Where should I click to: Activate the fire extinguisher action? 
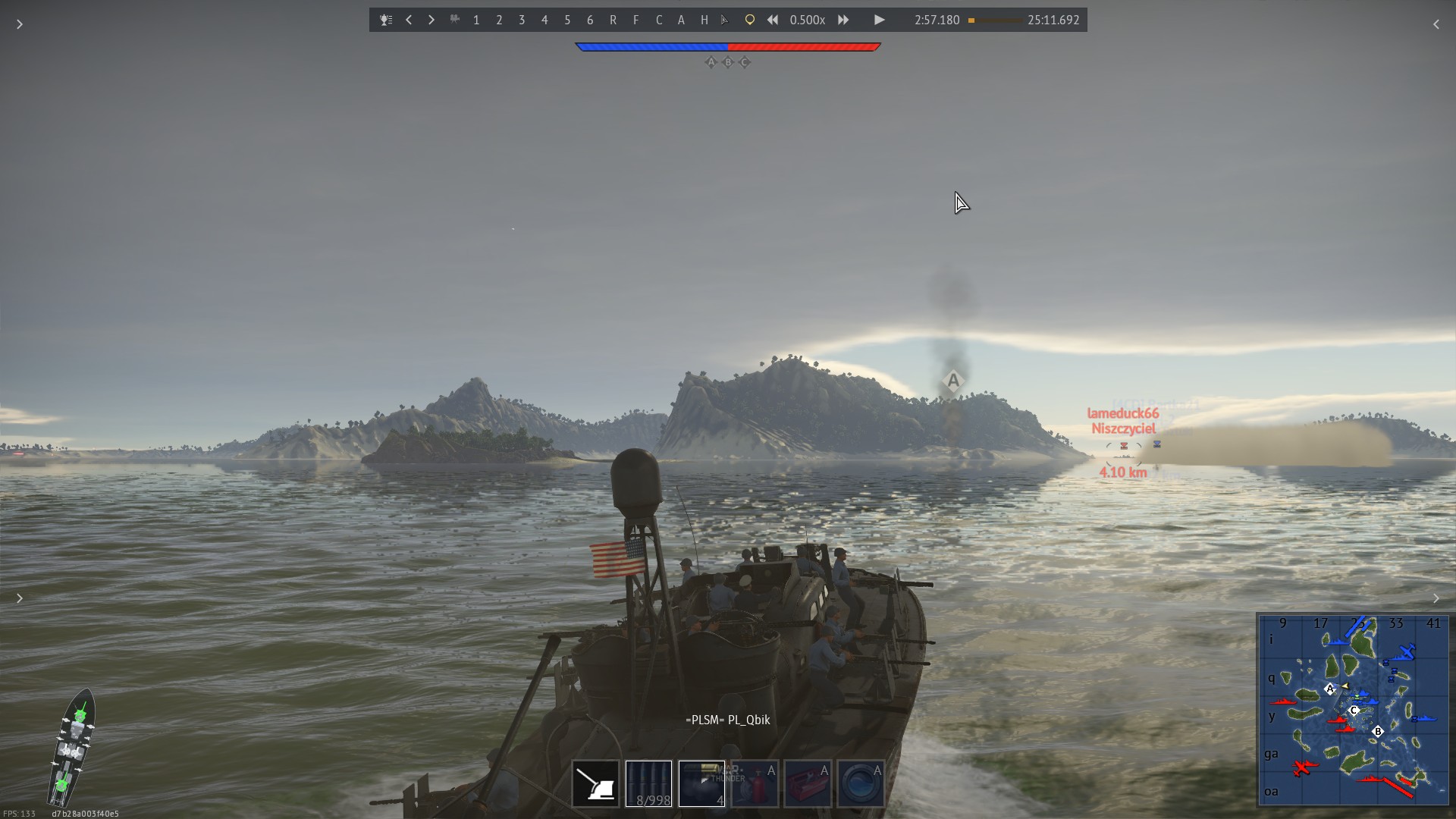coord(755,783)
